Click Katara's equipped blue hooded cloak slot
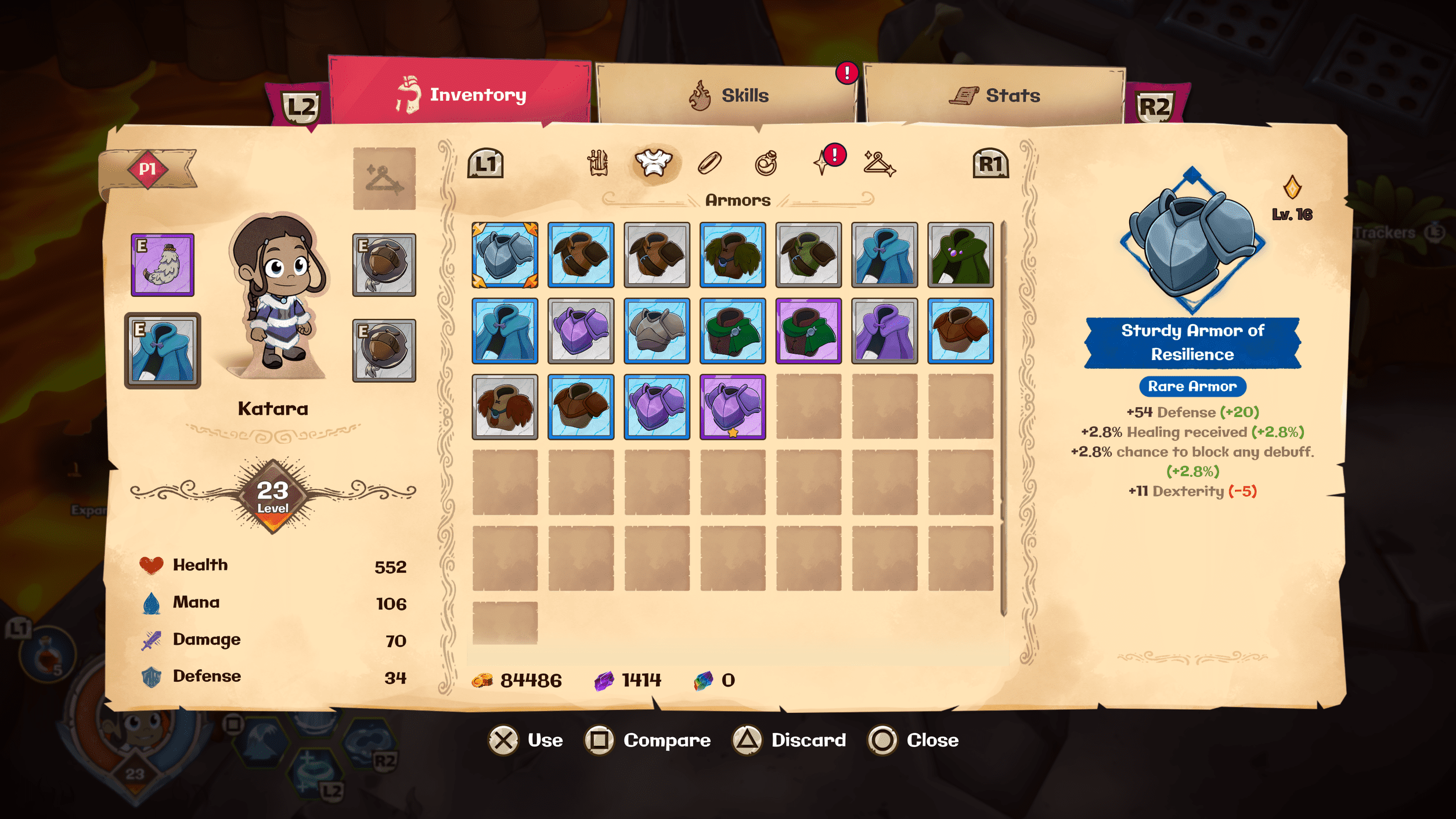This screenshot has width=1456, height=819. coord(163,351)
